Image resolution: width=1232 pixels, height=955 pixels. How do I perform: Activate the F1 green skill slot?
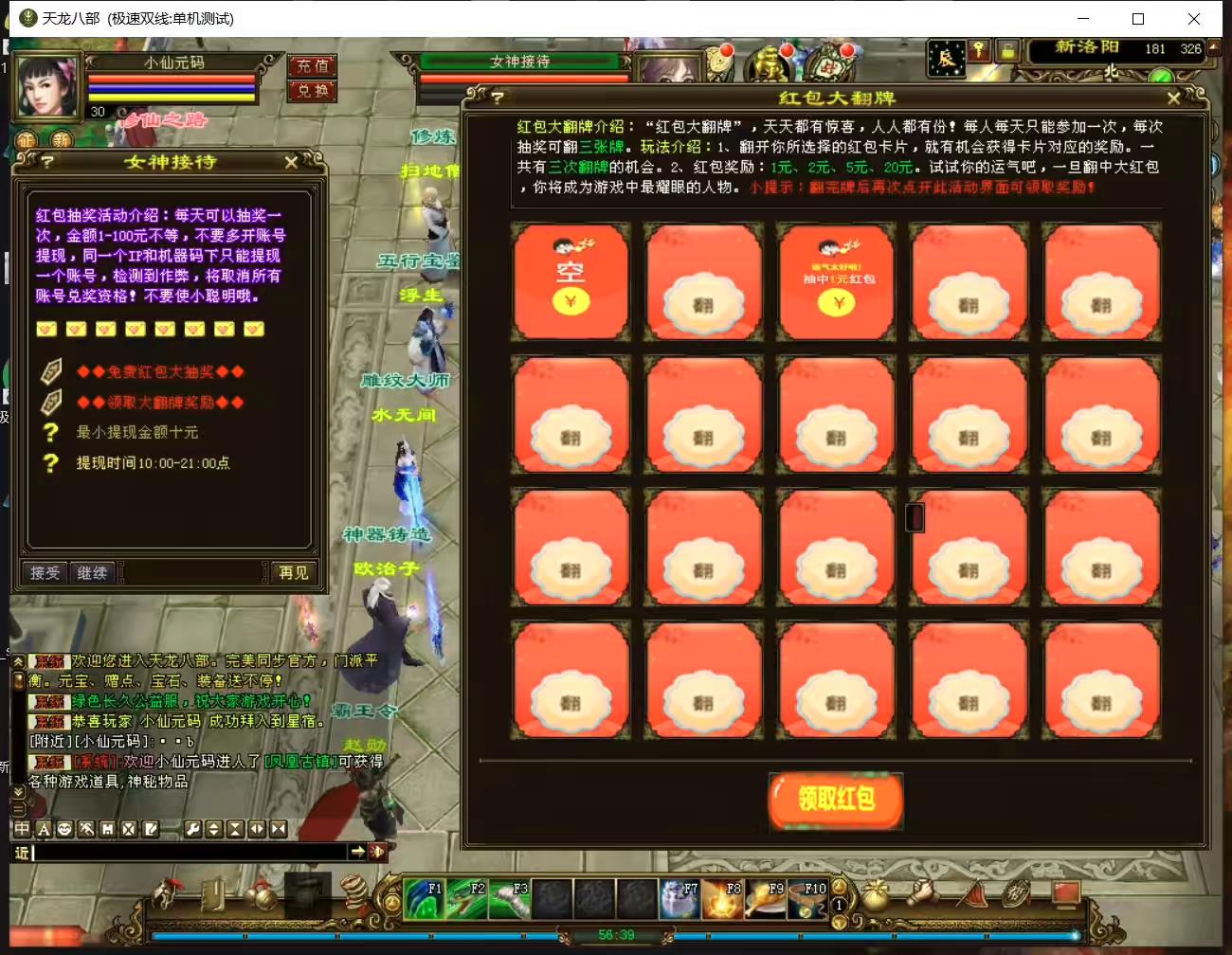click(423, 899)
